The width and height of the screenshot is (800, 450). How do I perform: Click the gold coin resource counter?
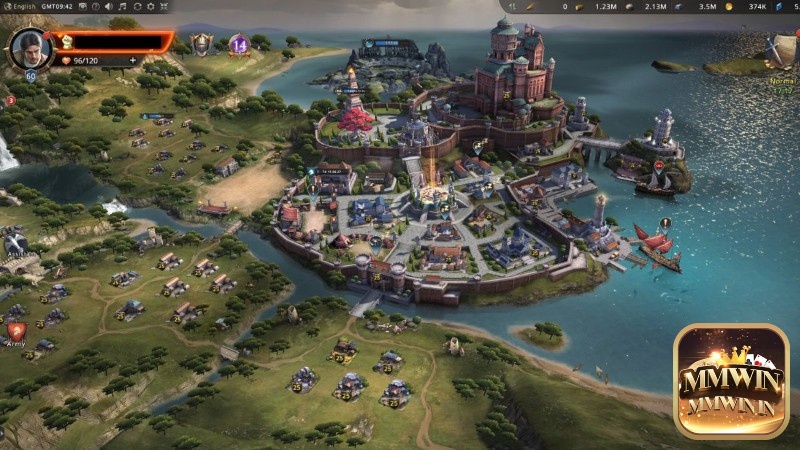click(x=730, y=7)
